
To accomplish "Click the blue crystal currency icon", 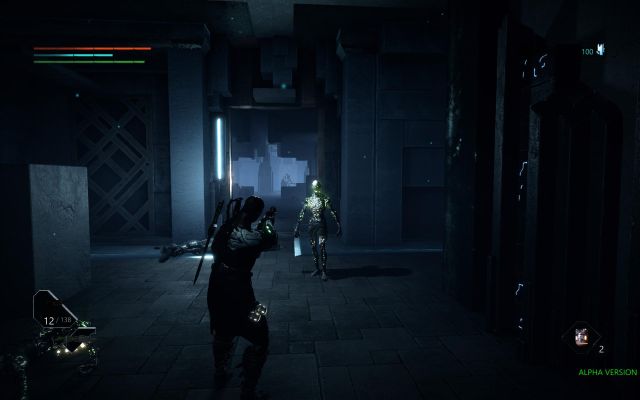I will click(x=601, y=49).
